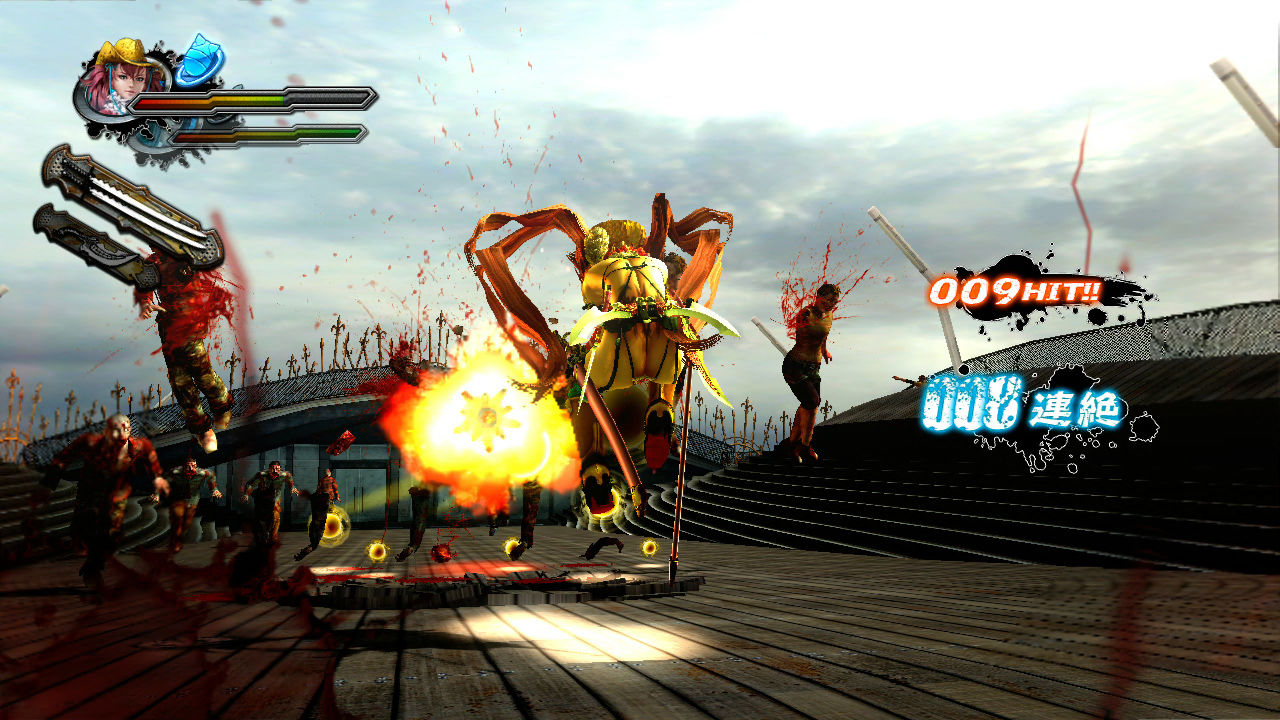Click the pink-haired character portrait
The height and width of the screenshot is (720, 1280).
(x=118, y=78)
